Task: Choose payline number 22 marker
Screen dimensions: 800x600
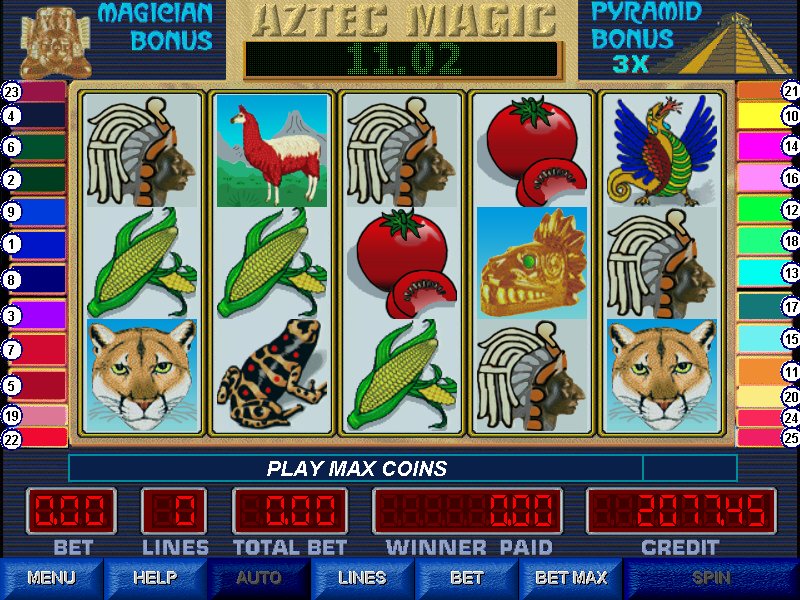Action: point(12,438)
